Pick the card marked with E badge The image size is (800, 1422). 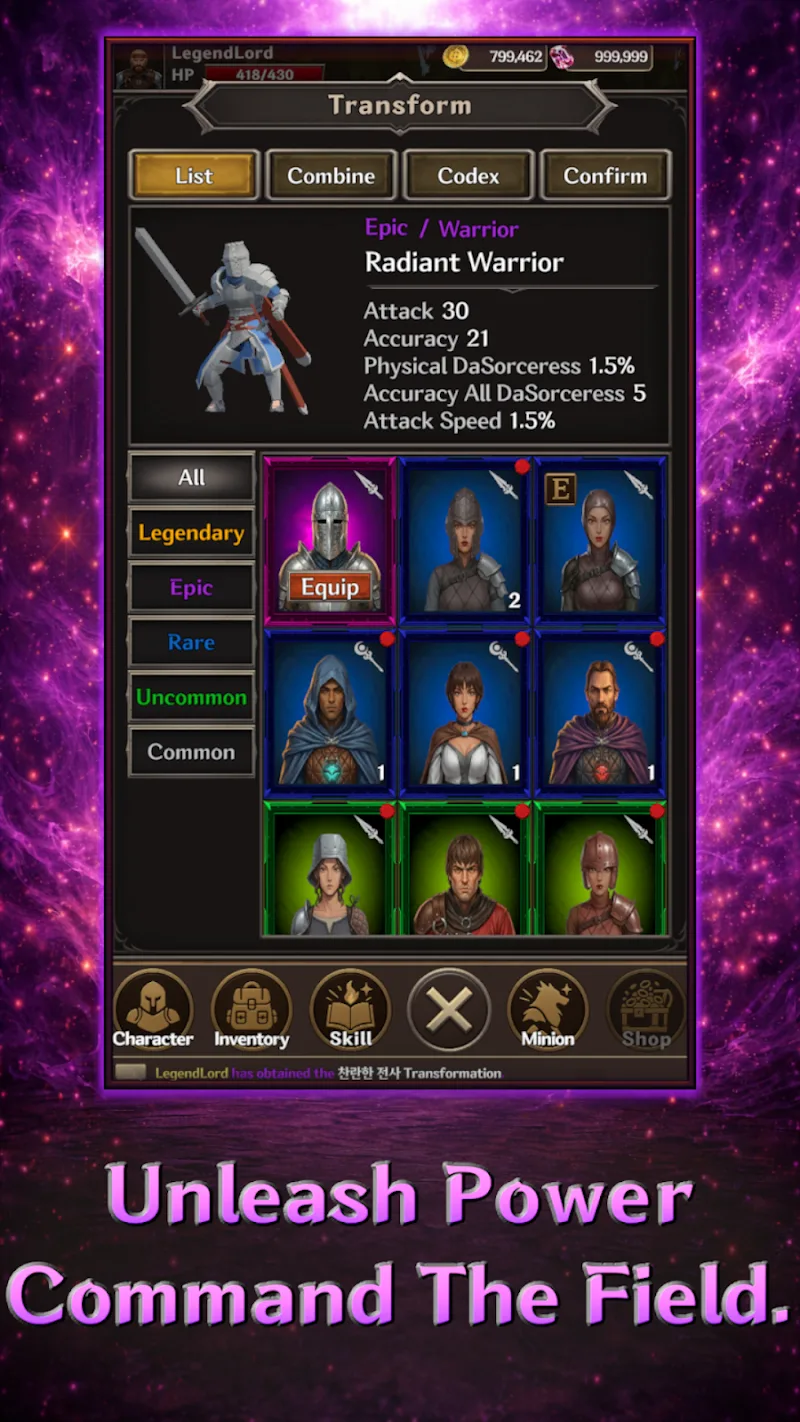pos(600,541)
